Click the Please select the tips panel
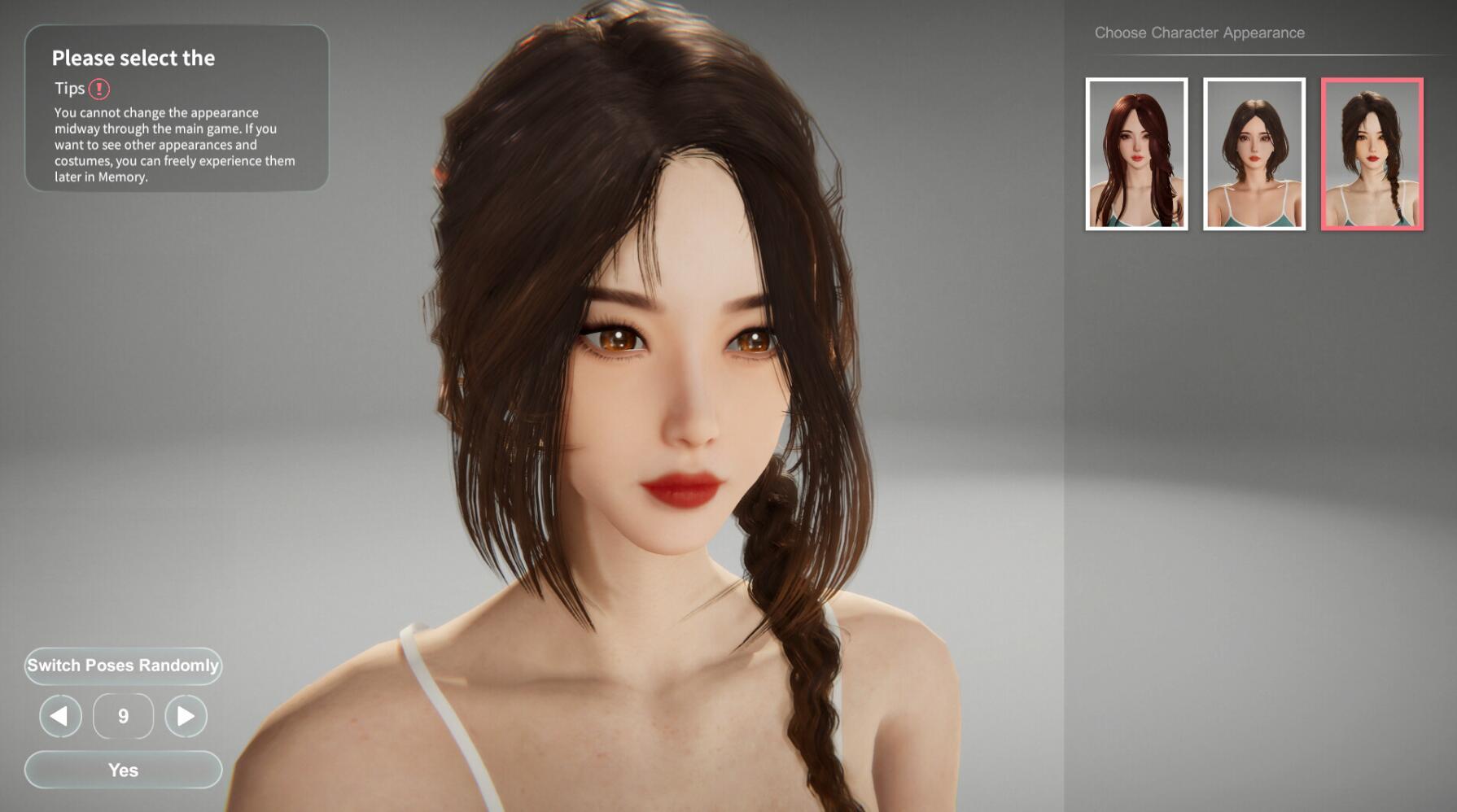The width and height of the screenshot is (1457, 812). [x=175, y=106]
